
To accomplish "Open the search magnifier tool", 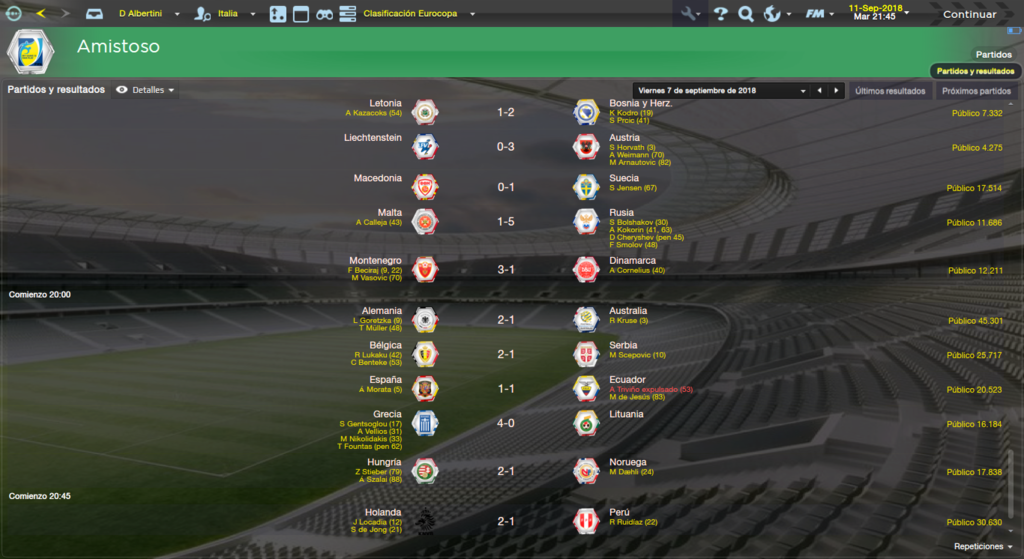I will pyautogui.click(x=745, y=14).
